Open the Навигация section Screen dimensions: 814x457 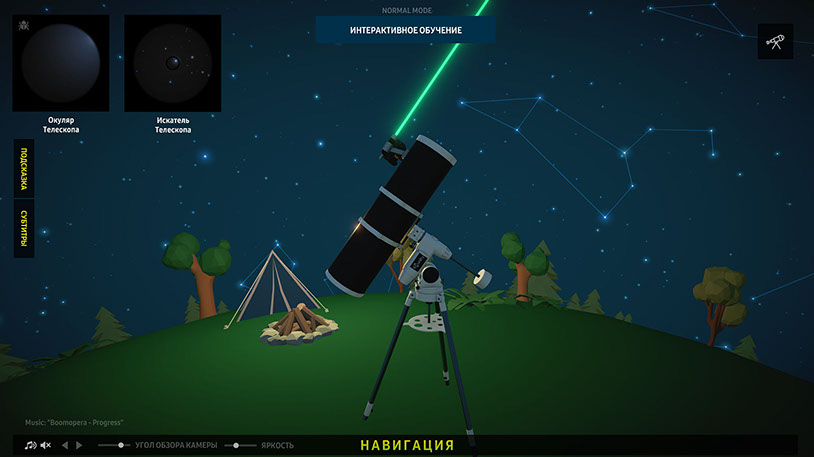click(x=407, y=445)
